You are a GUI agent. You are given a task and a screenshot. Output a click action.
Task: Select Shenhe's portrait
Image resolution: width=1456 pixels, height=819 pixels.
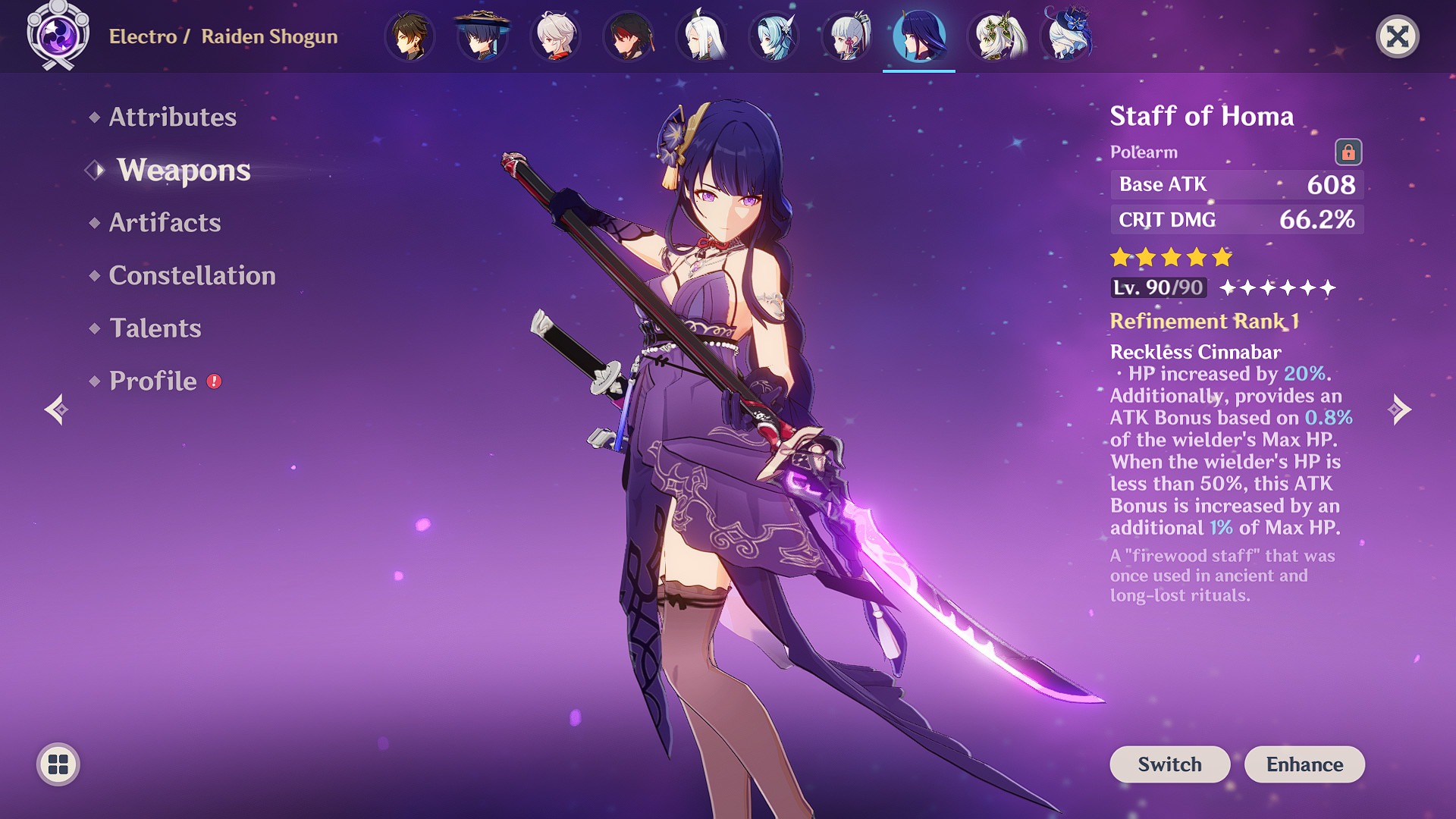(x=701, y=36)
